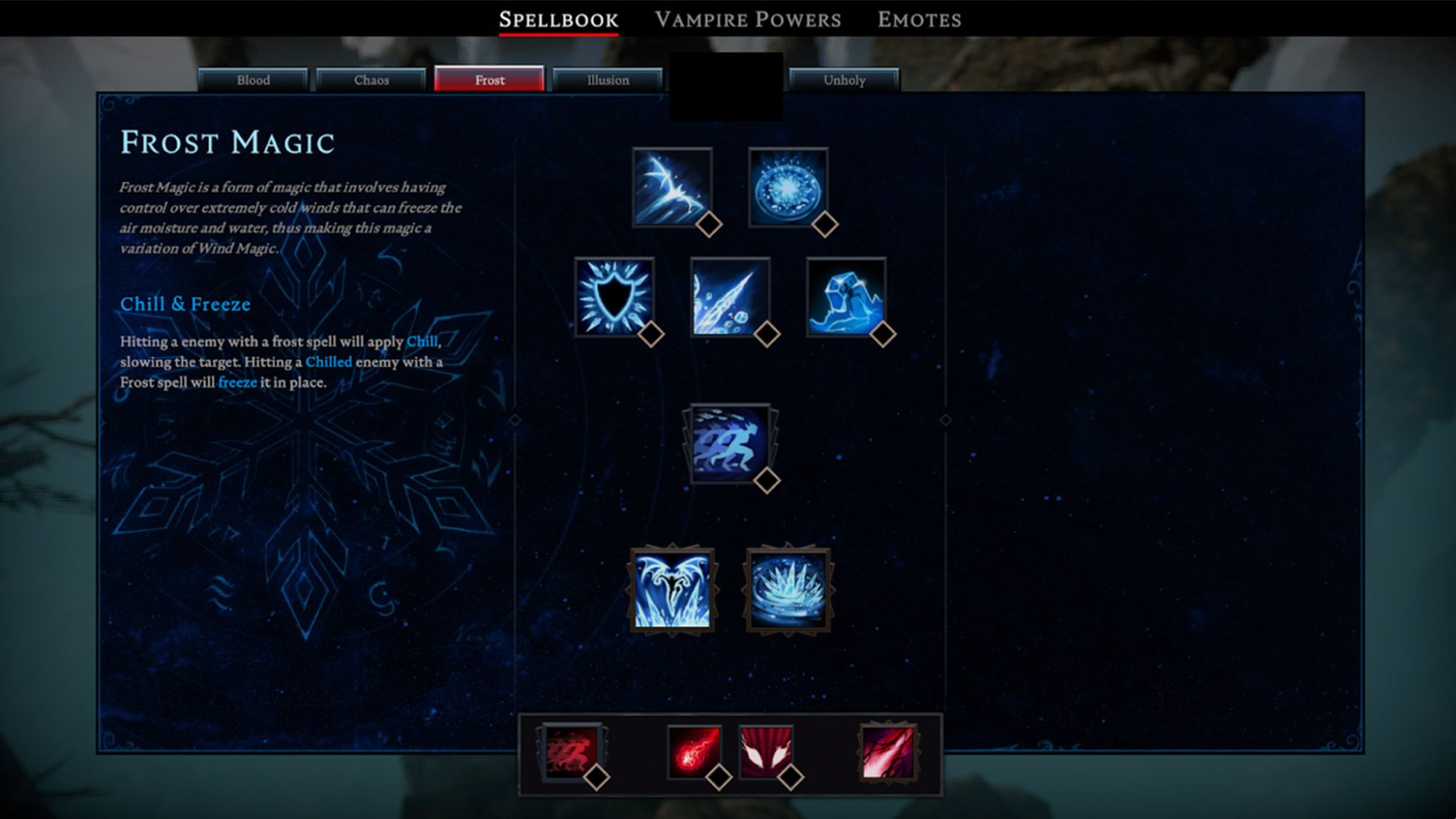Viewport: 1456px width, 819px height.
Task: Select the ice spikes burst ultimate spell
Action: pyautogui.click(x=788, y=590)
